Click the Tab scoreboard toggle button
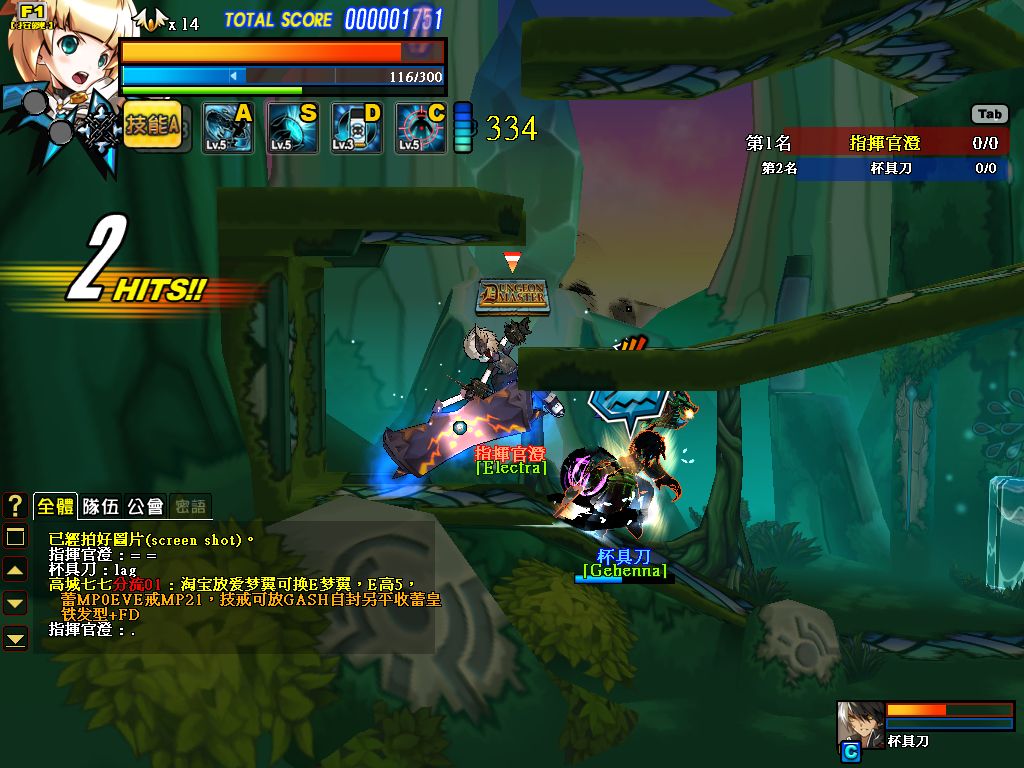The height and width of the screenshot is (768, 1024). (989, 114)
